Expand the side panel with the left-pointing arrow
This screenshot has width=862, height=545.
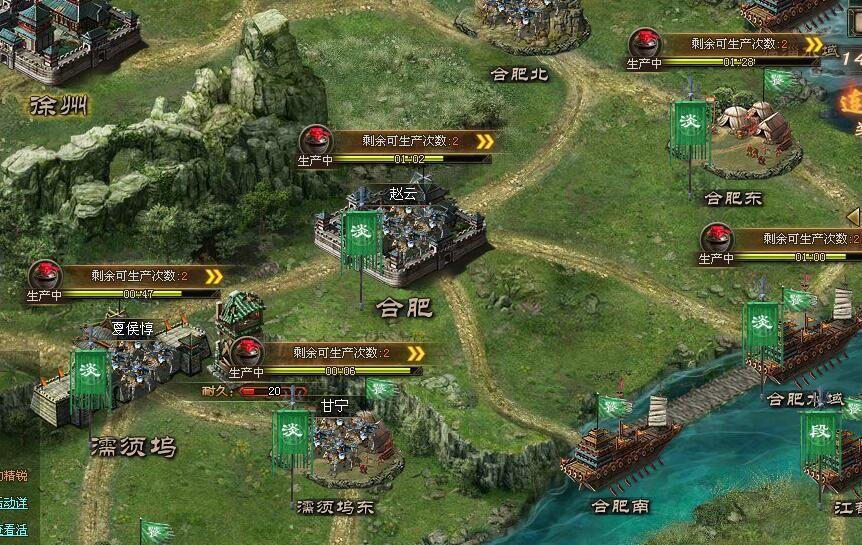pos(853,216)
